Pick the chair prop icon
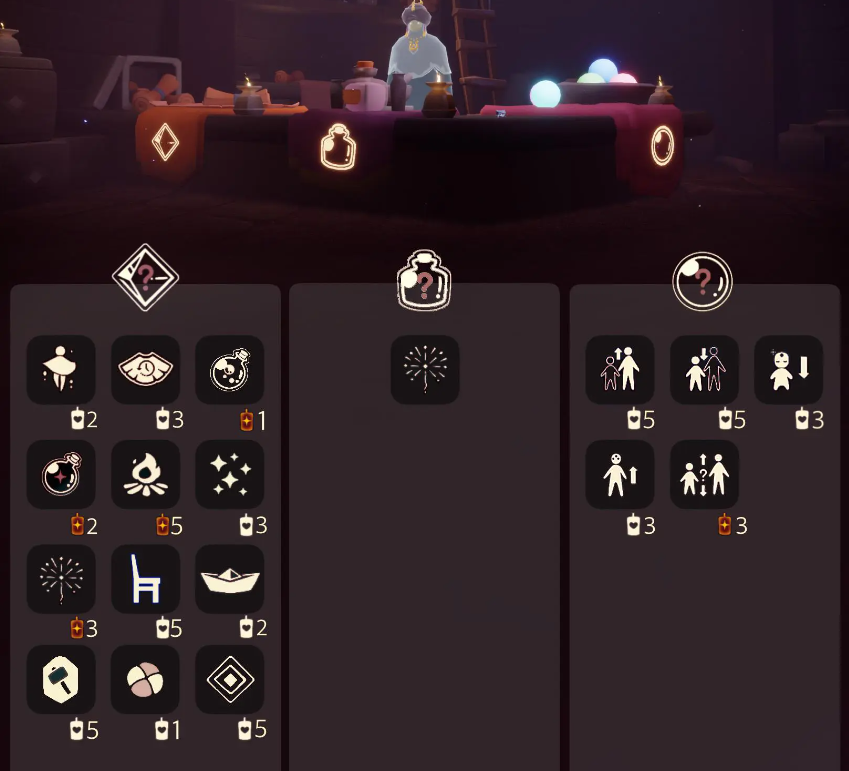The image size is (849, 771). 145,578
